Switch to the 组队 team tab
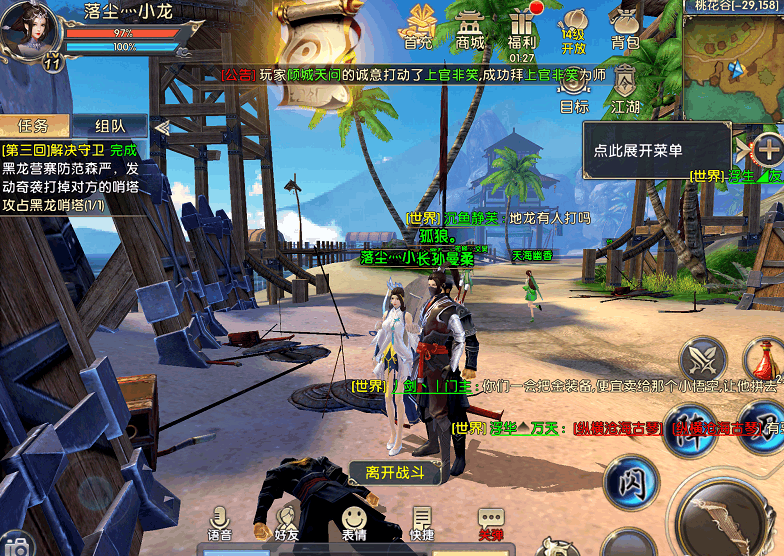 tap(109, 126)
